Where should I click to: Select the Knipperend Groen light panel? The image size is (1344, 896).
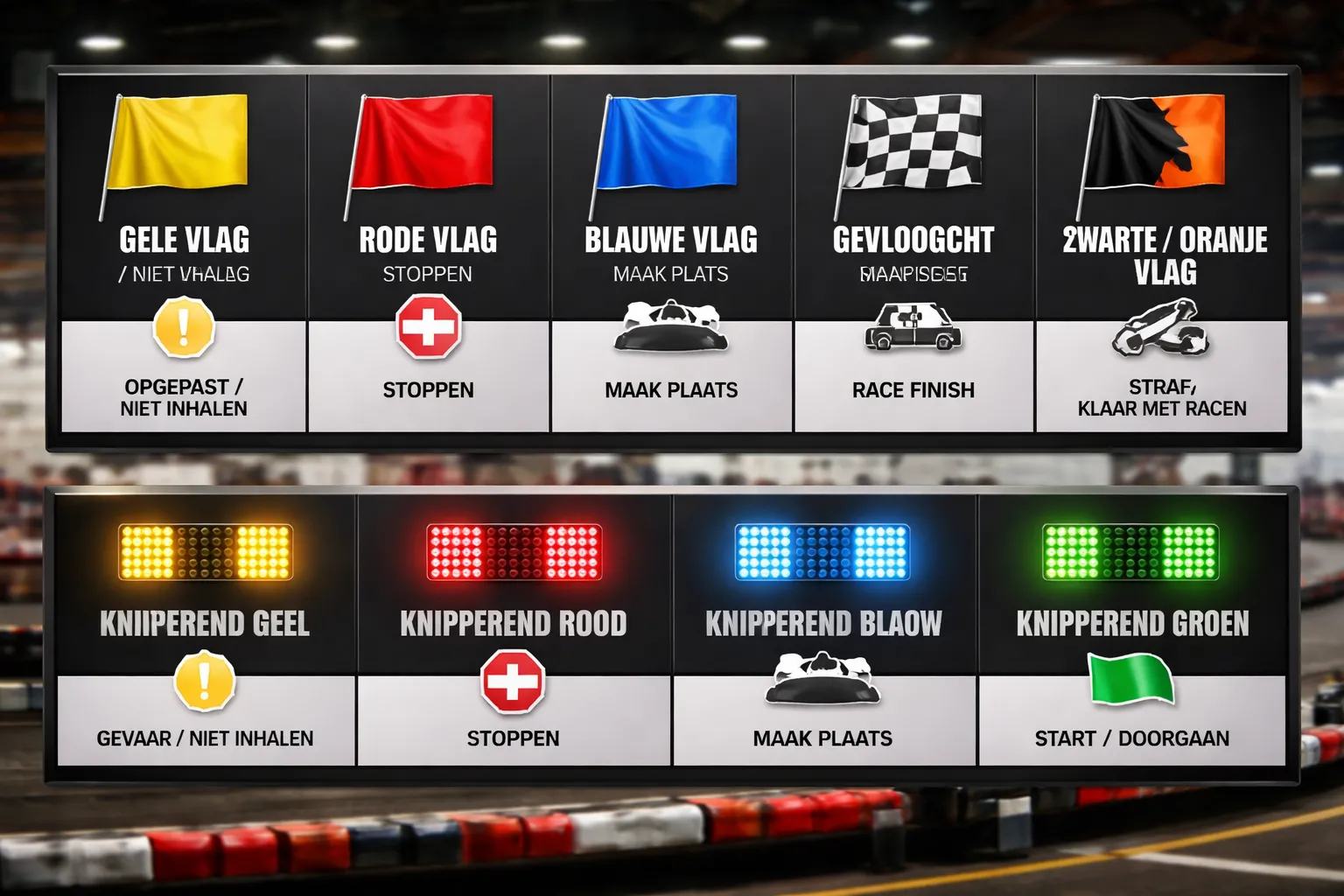(1132, 628)
